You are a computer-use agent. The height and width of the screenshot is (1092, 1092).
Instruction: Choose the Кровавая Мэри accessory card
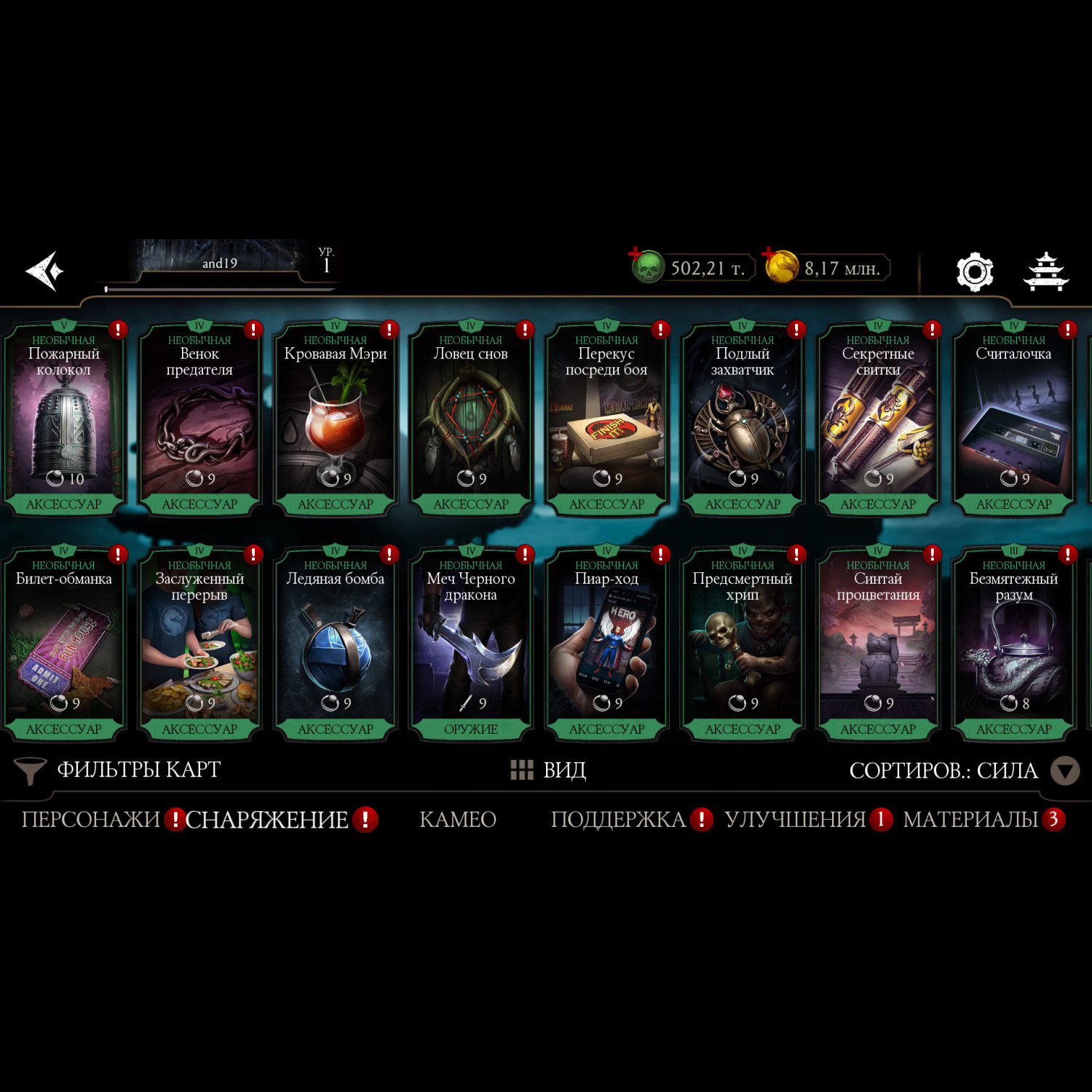[335, 420]
